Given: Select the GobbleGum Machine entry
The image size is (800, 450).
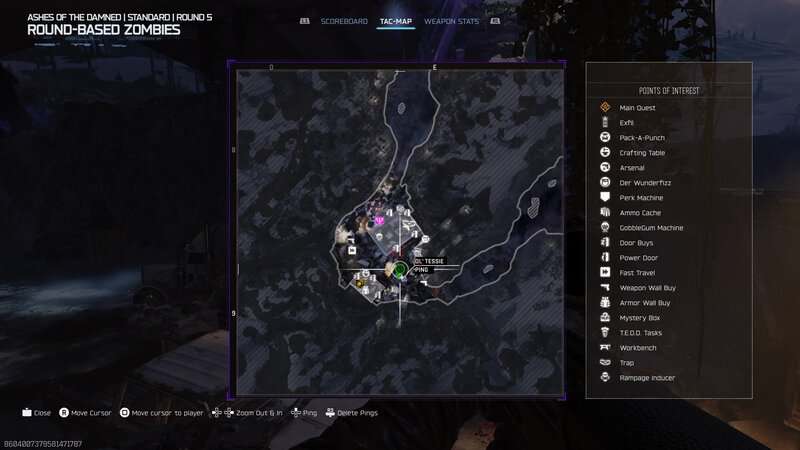Looking at the screenshot, I should (651, 227).
